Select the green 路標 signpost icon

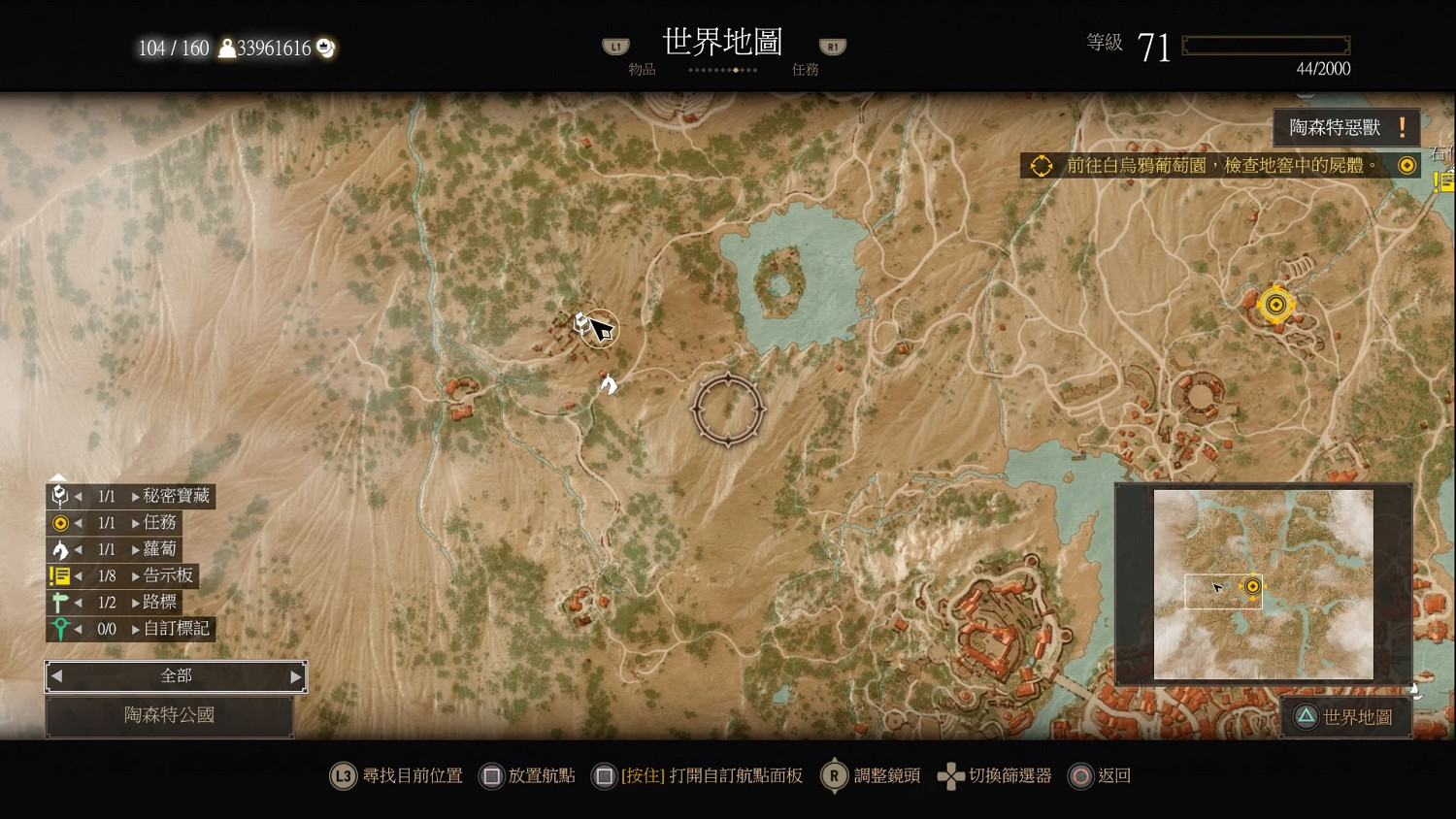click(60, 602)
